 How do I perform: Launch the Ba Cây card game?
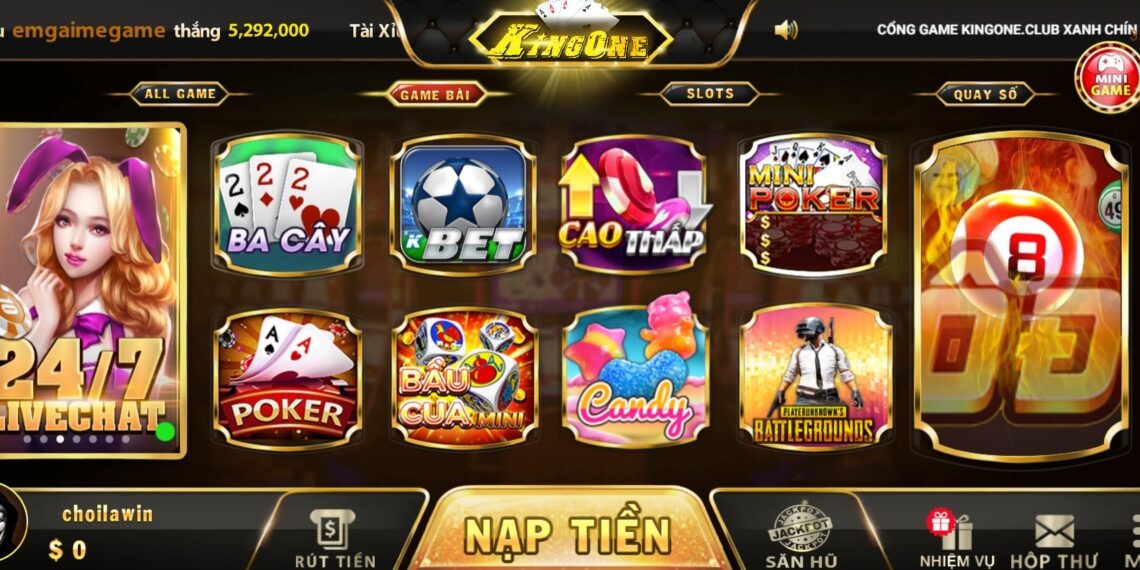pyautogui.click(x=288, y=204)
